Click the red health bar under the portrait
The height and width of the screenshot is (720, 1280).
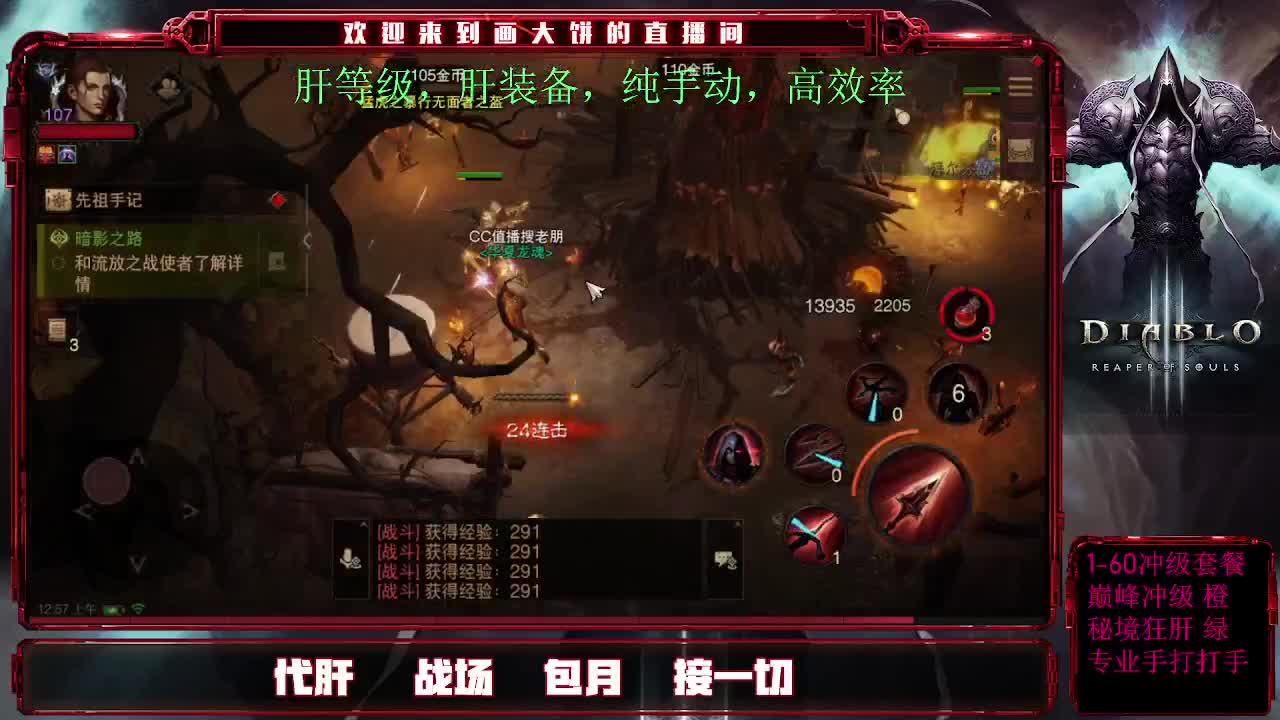click(x=87, y=130)
